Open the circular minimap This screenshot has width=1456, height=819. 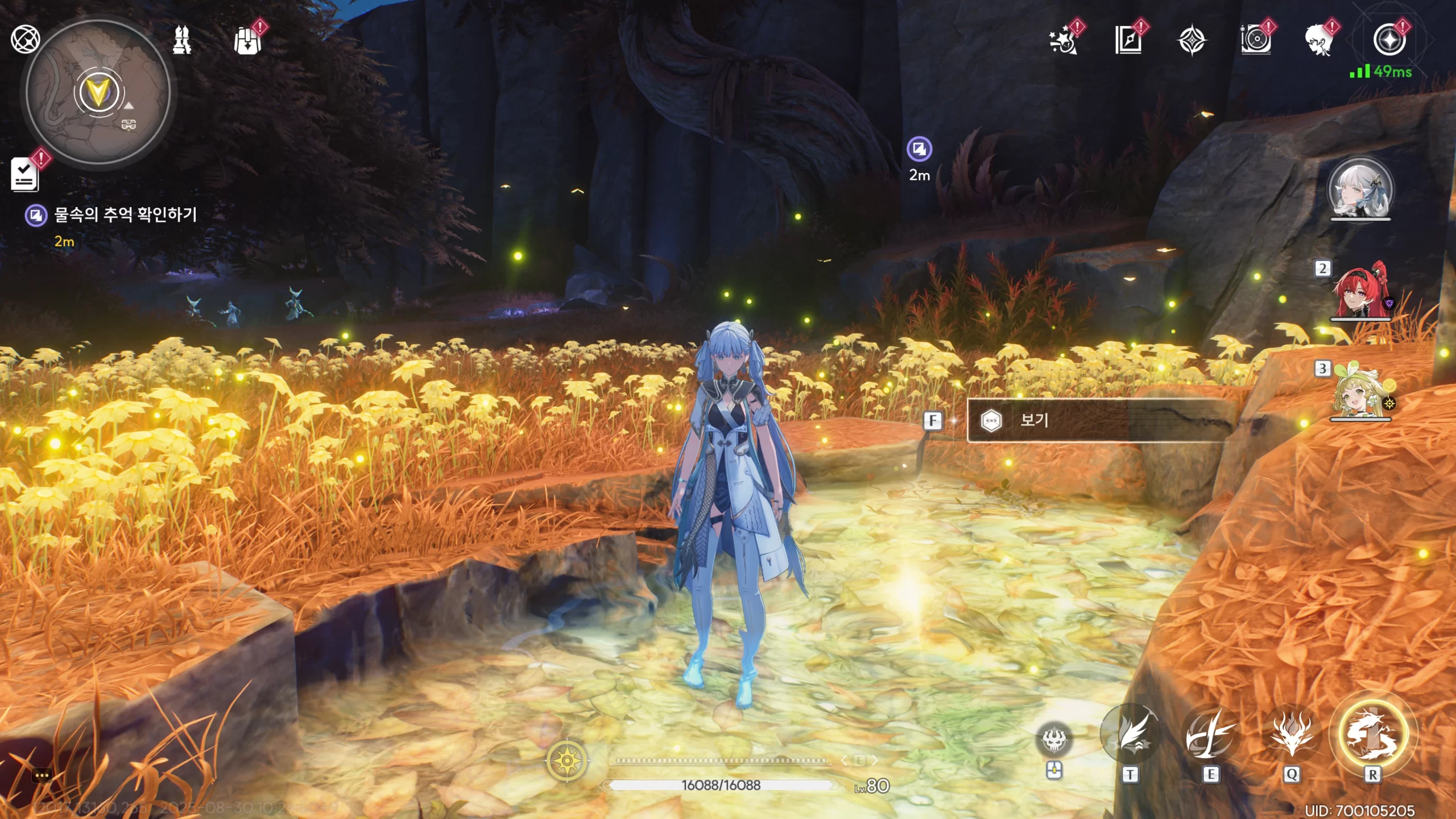click(x=98, y=94)
